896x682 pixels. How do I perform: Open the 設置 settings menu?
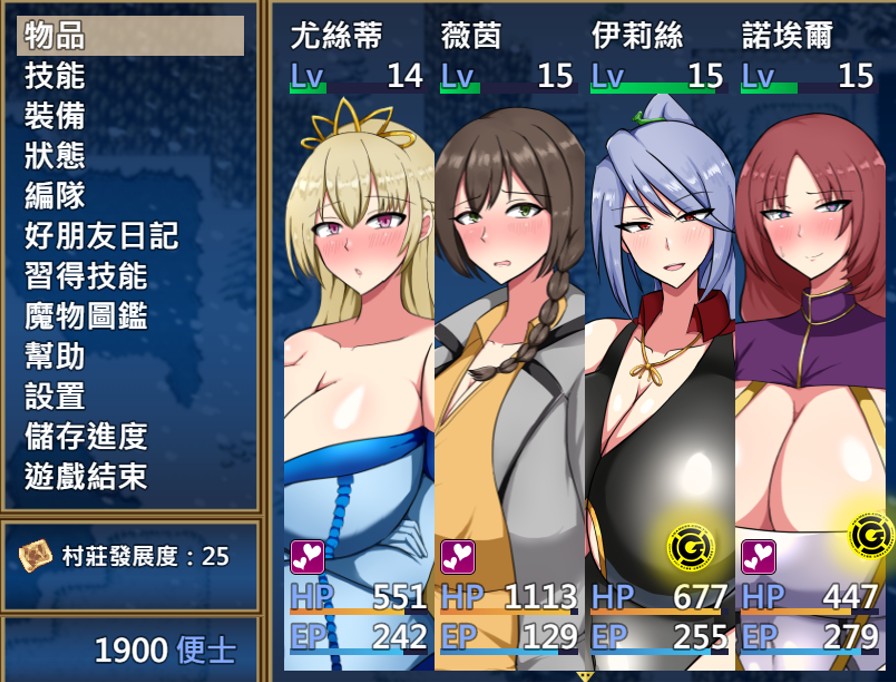coord(130,396)
